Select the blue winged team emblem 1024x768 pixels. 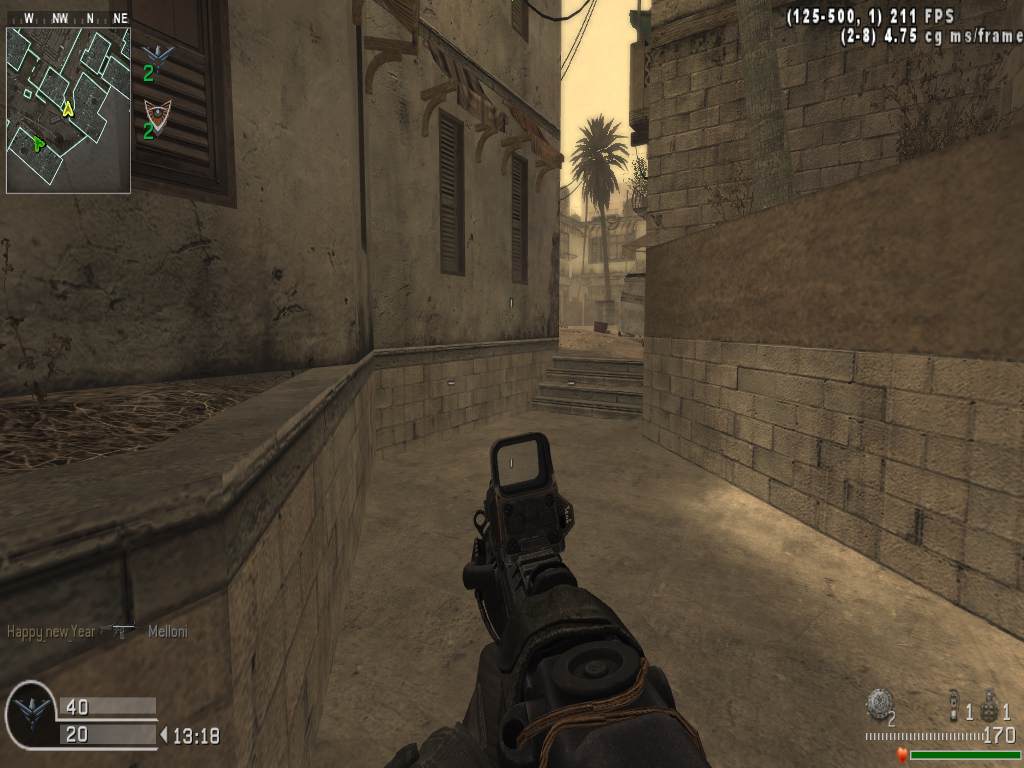point(156,54)
